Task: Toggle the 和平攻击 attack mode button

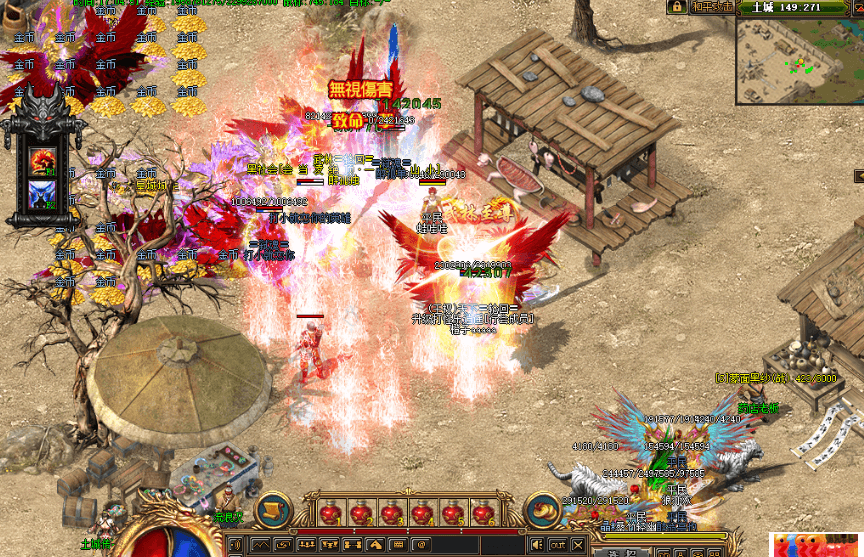Action: tap(710, 7)
